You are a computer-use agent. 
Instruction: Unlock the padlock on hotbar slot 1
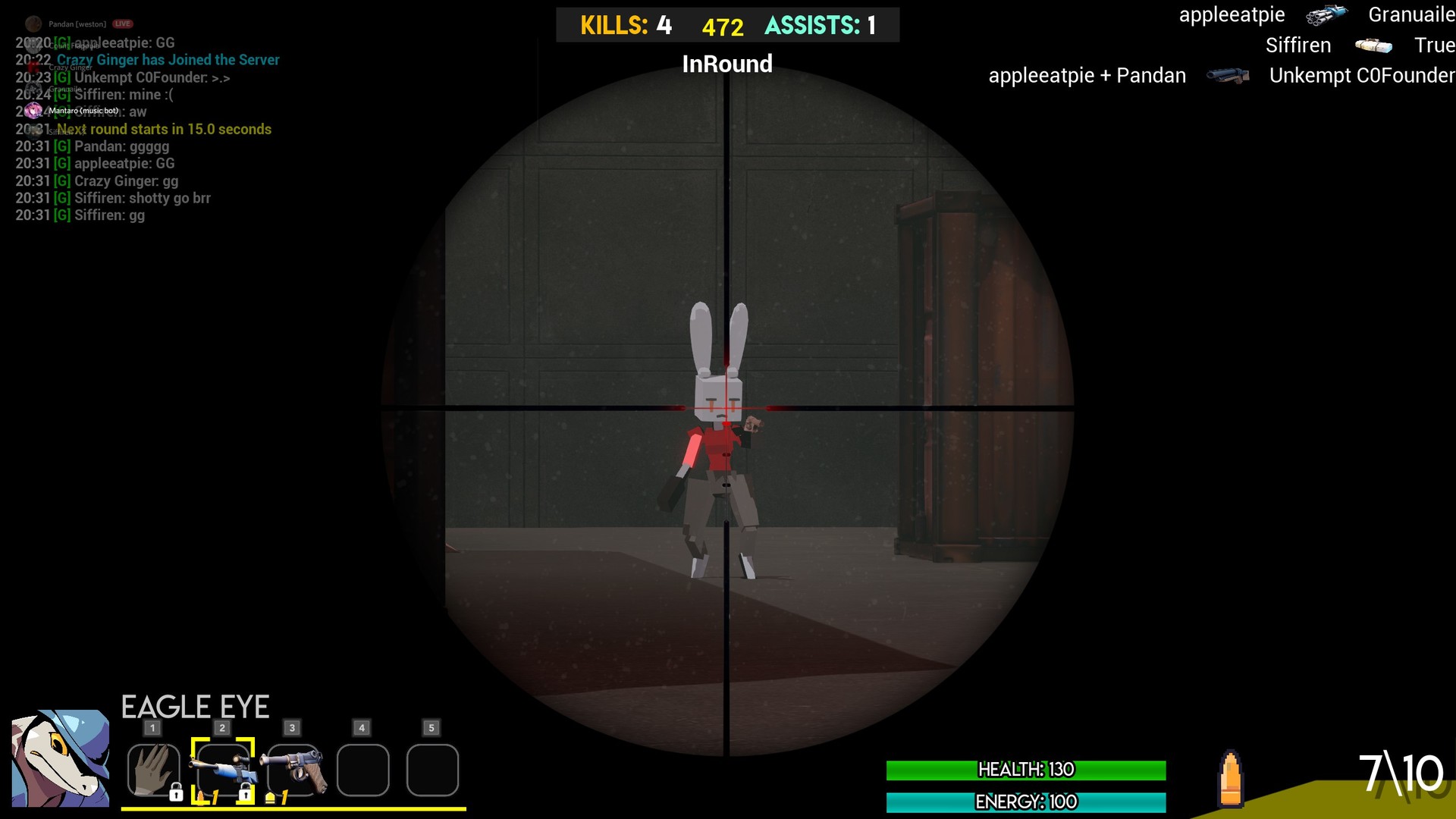tap(177, 793)
